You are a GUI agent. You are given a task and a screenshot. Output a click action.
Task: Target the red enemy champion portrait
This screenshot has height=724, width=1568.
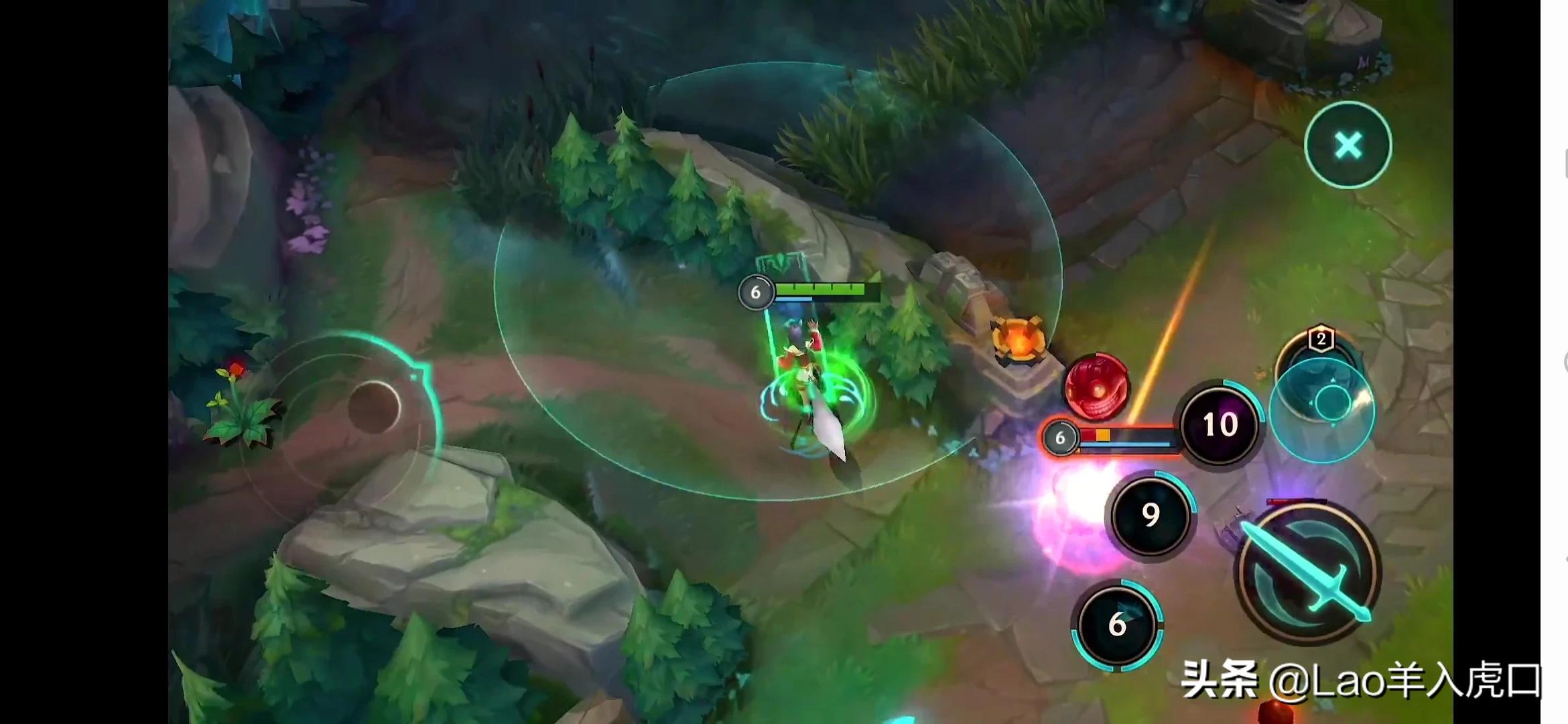click(x=1096, y=387)
